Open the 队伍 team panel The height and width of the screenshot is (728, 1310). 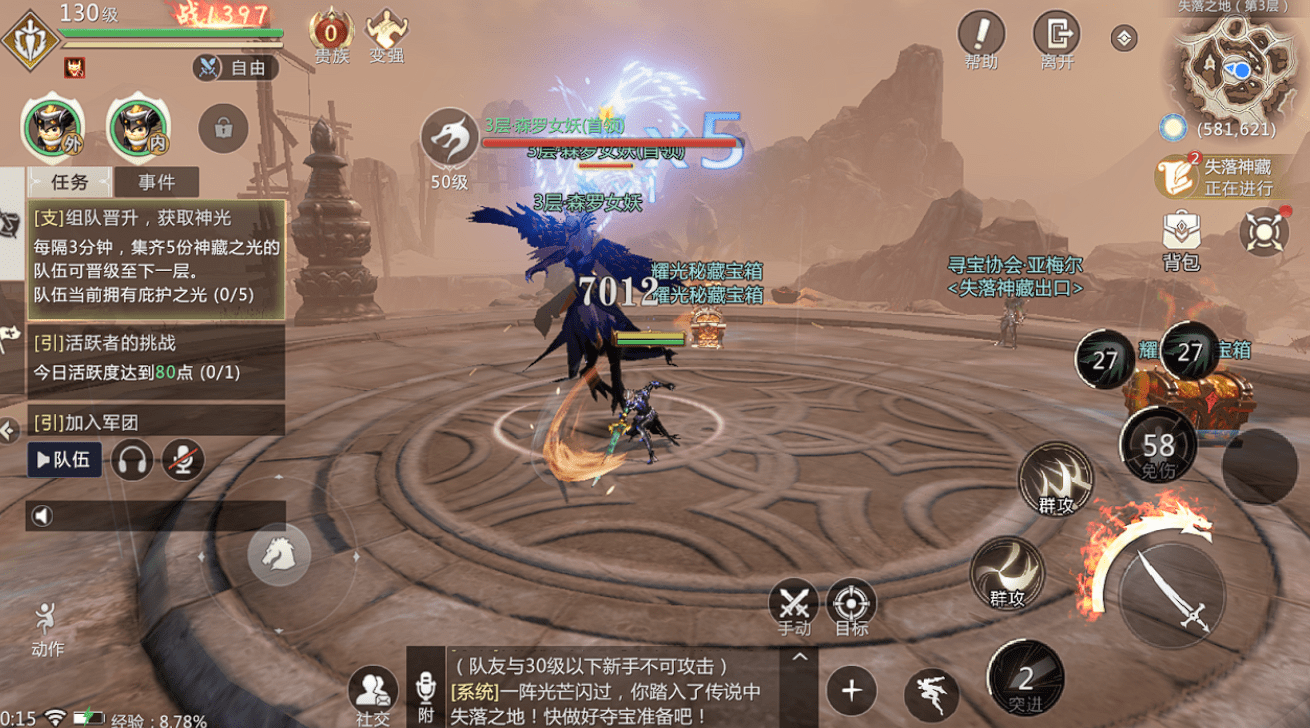click(64, 460)
